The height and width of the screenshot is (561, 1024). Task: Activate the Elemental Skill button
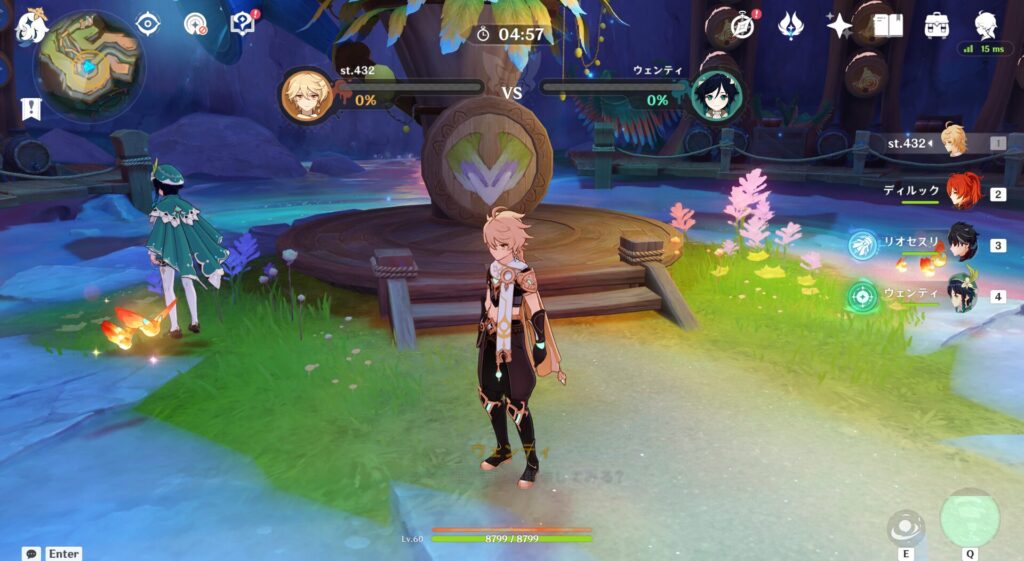pyautogui.click(x=905, y=527)
